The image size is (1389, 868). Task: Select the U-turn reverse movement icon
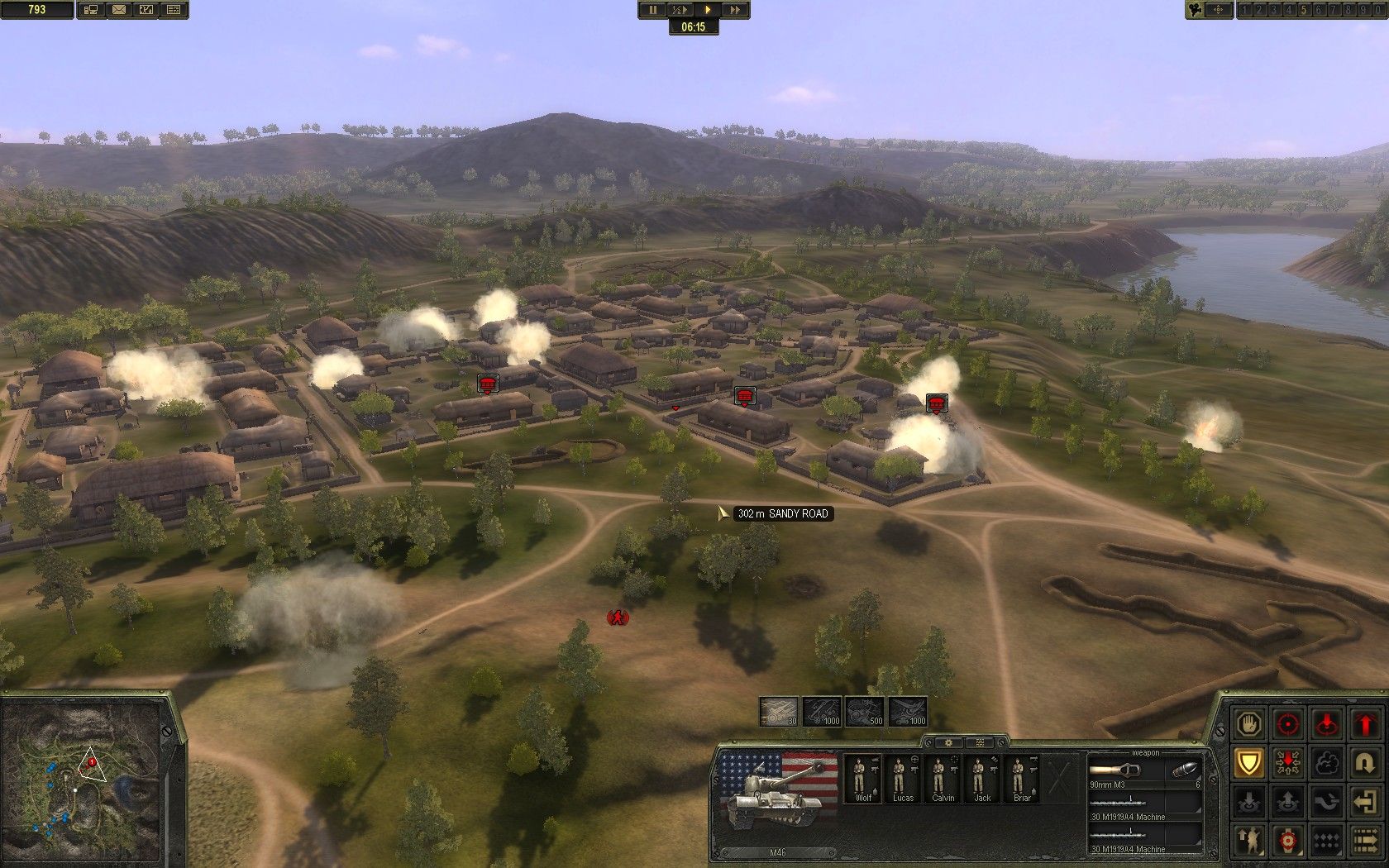pos(1366,762)
